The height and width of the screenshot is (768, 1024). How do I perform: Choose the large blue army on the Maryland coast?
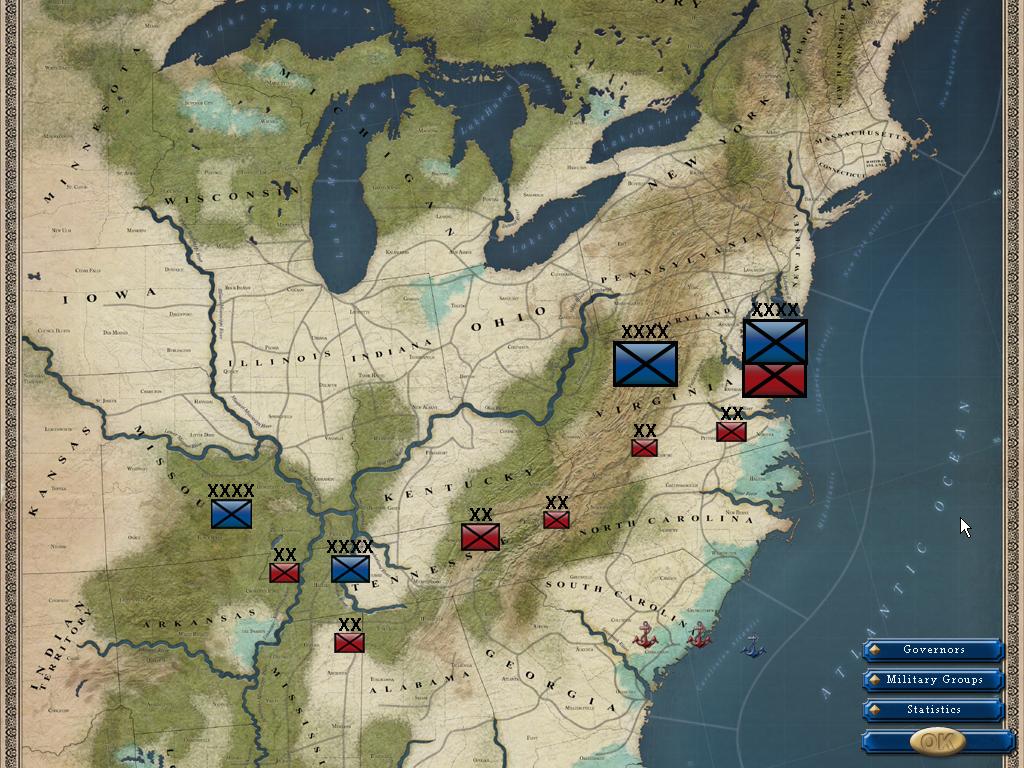[775, 341]
